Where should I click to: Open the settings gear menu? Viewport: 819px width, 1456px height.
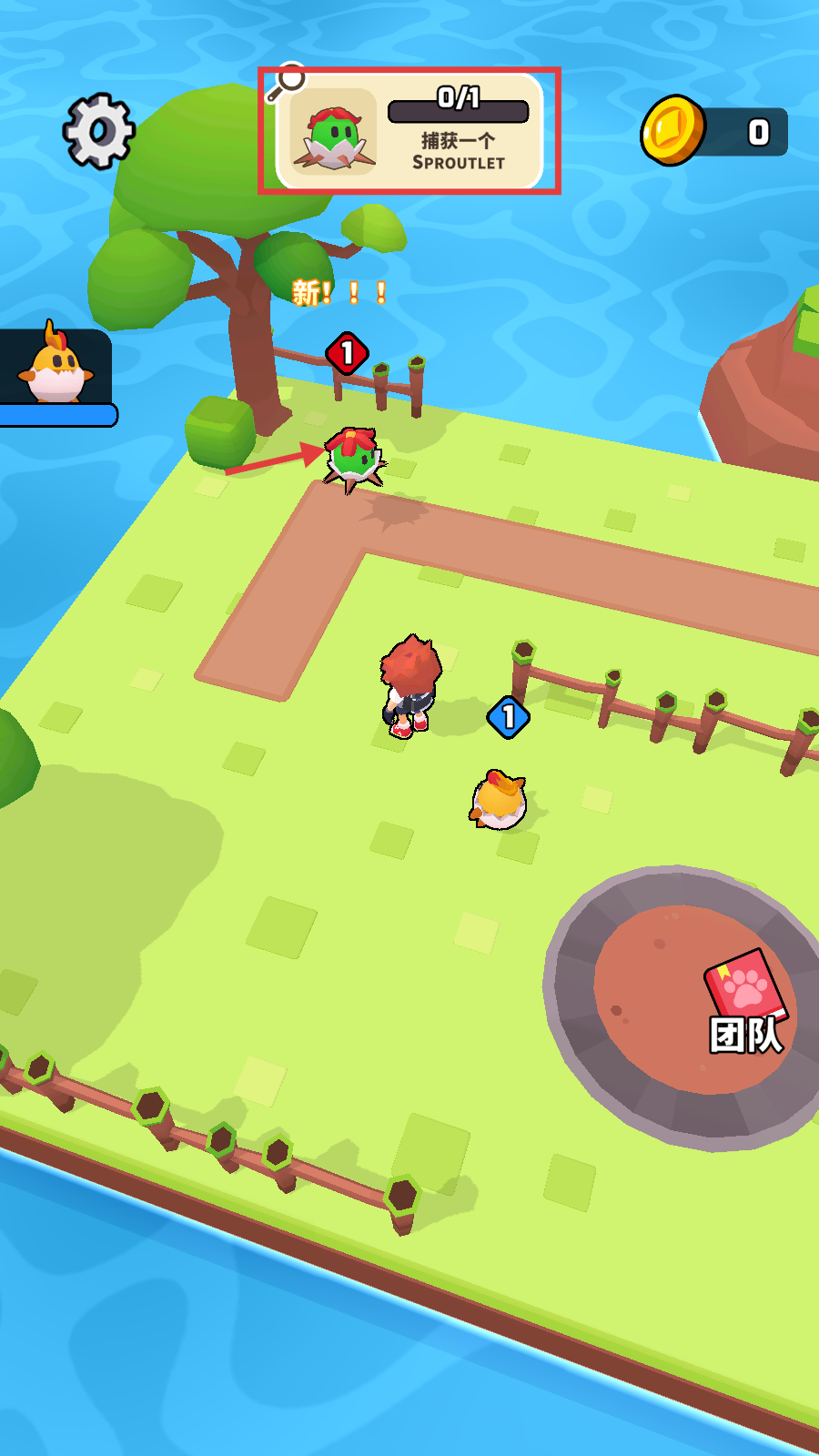(x=99, y=131)
